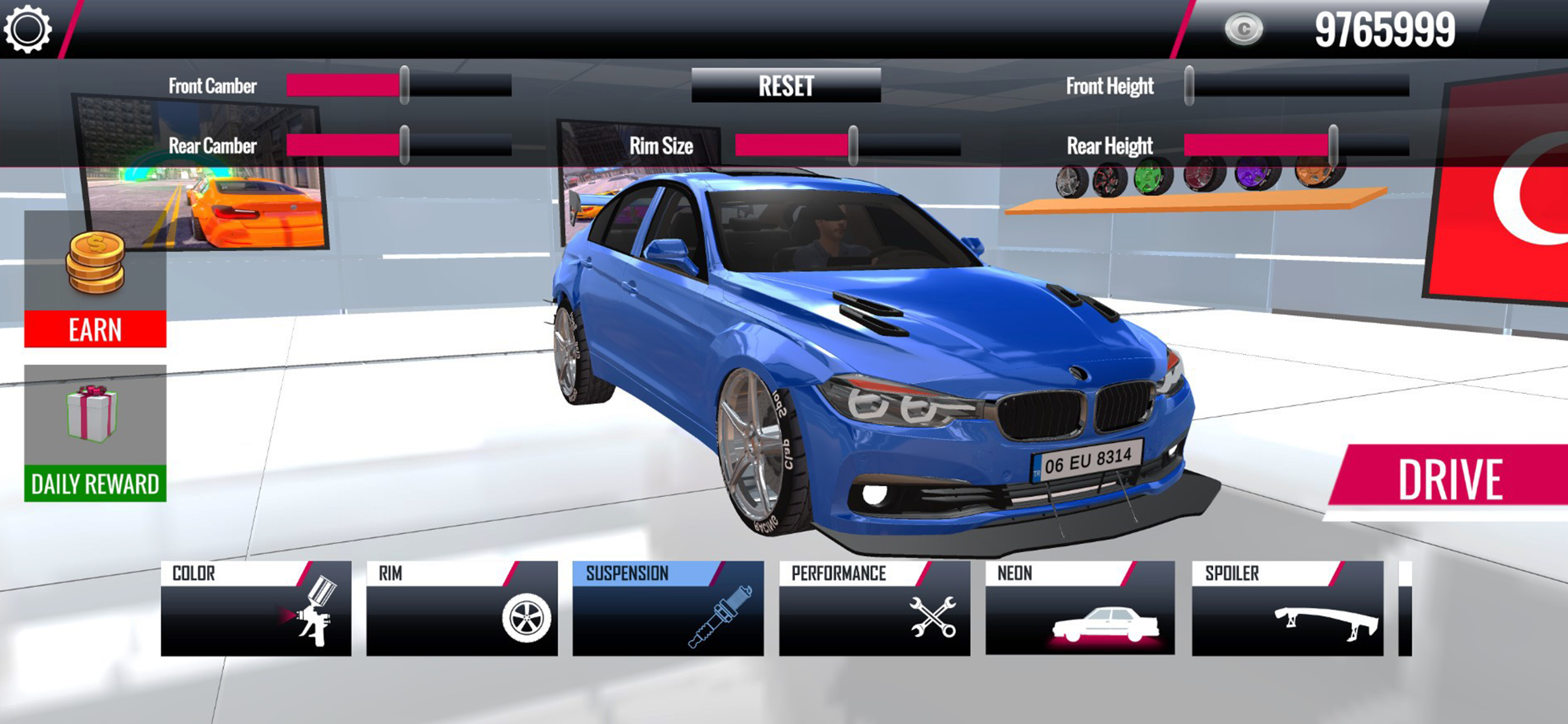Select the Suspension category
This screenshot has height=724, width=1568.
[668, 609]
